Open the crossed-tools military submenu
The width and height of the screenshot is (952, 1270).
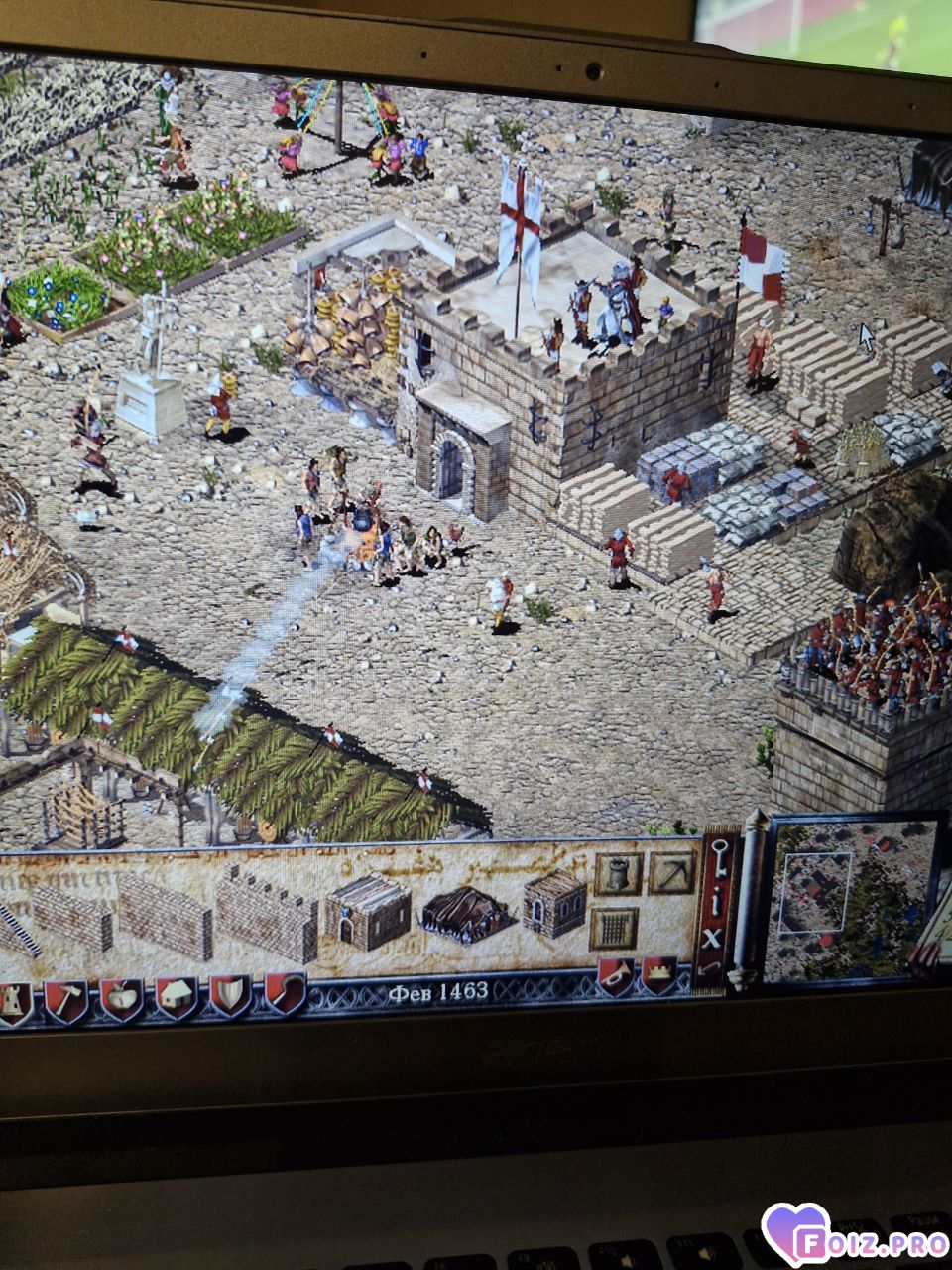click(x=670, y=873)
